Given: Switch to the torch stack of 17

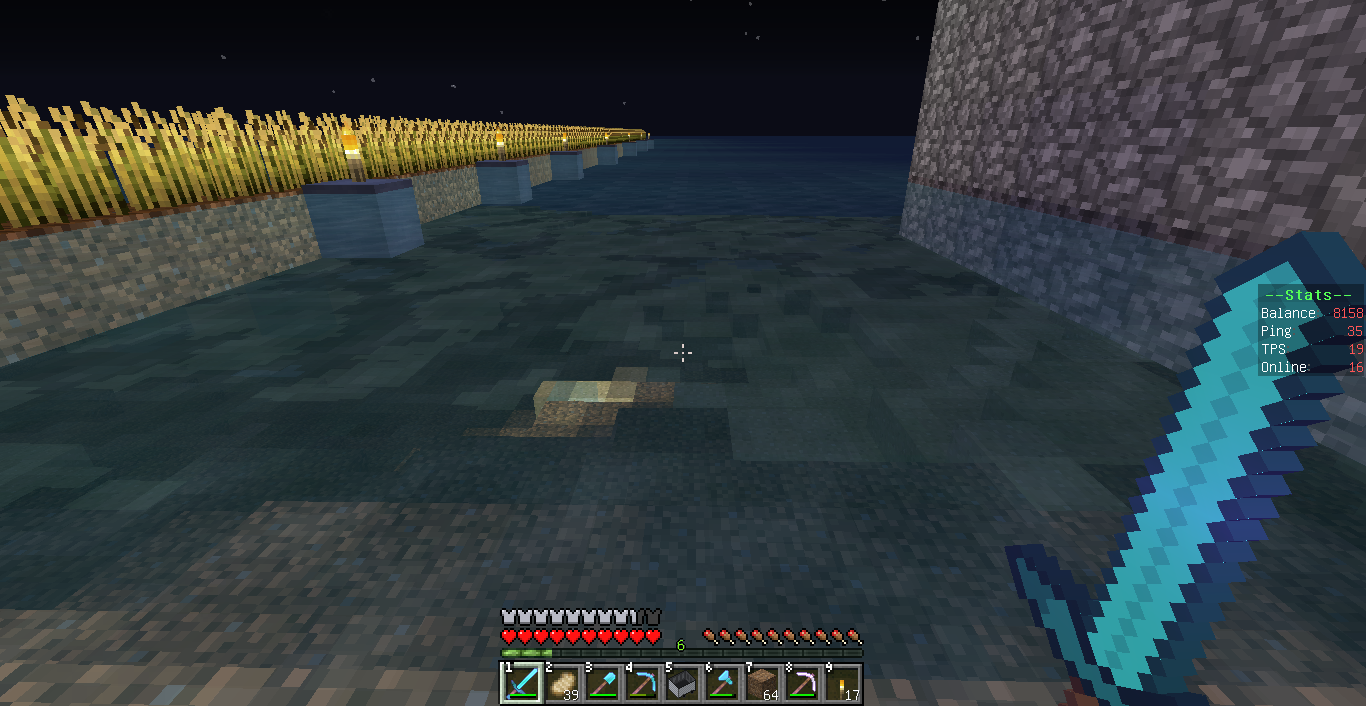Looking at the screenshot, I should [x=842, y=683].
